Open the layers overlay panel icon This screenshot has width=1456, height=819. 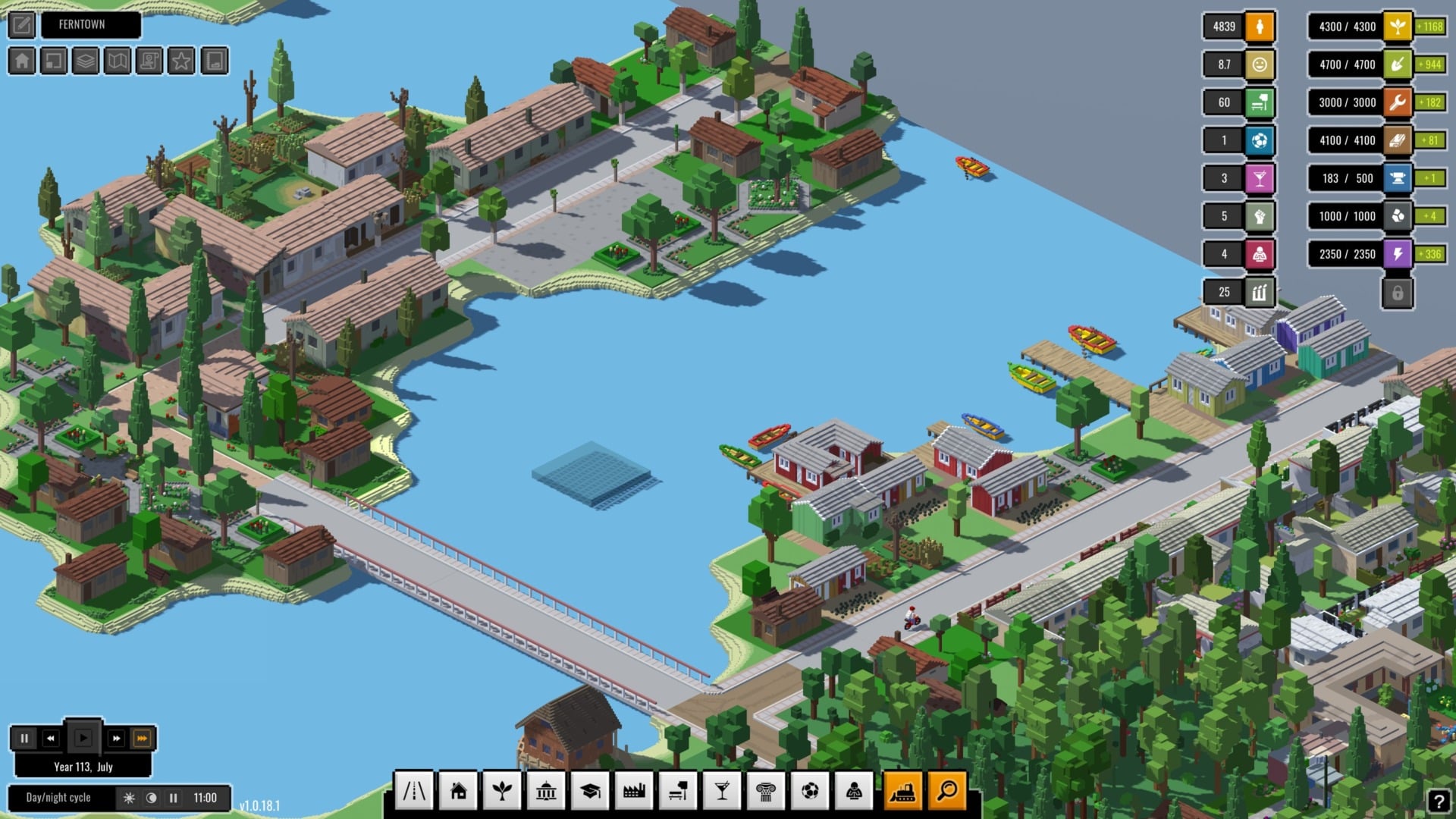click(84, 61)
